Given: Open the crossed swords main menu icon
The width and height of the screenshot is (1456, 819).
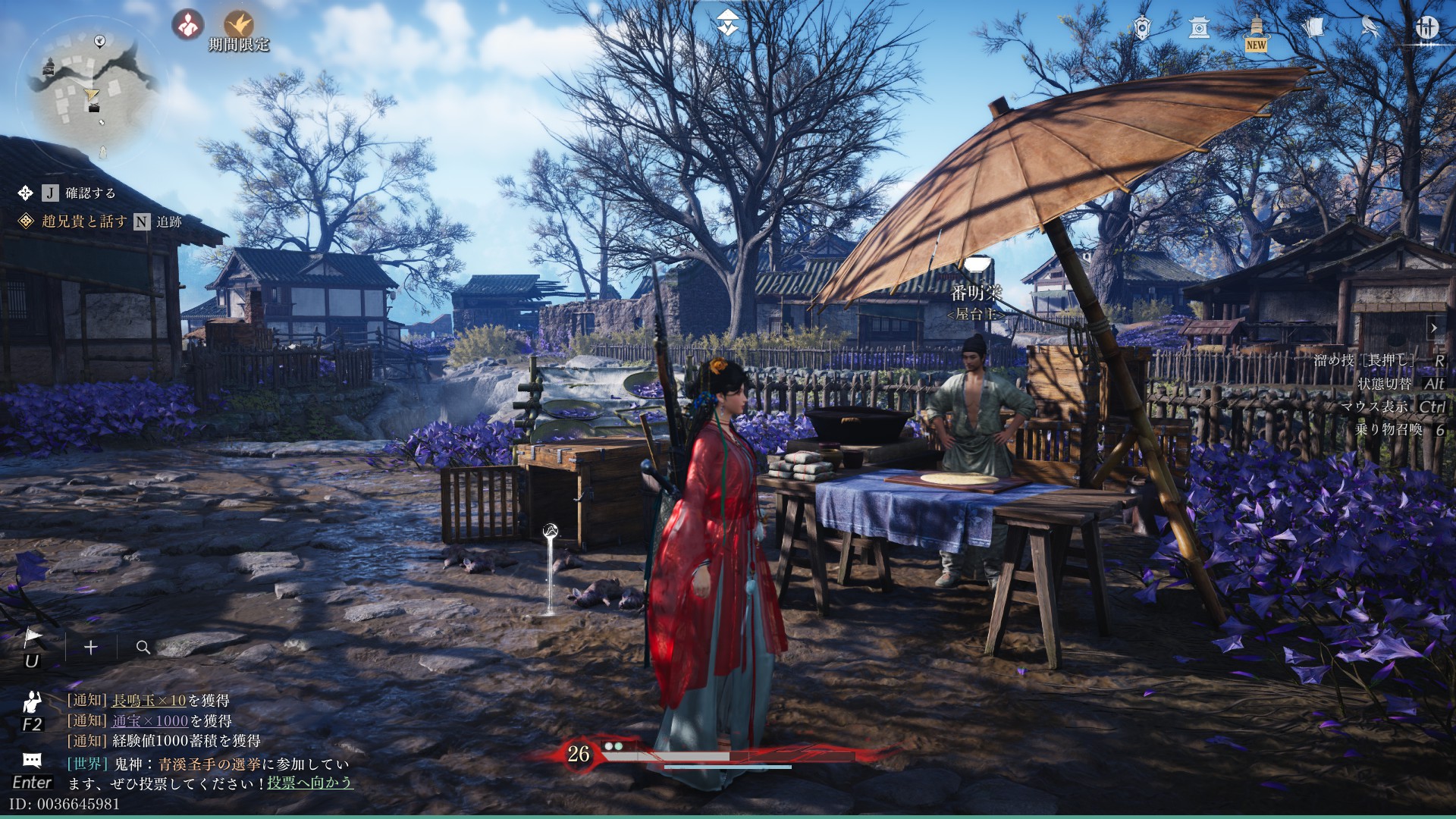Looking at the screenshot, I should tap(1427, 27).
